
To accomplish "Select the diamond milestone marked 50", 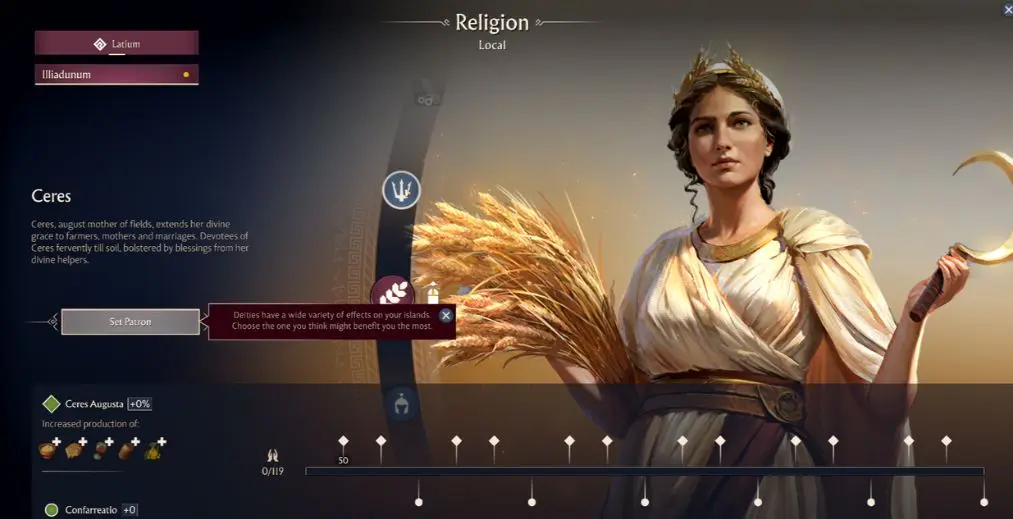I will (x=343, y=441).
